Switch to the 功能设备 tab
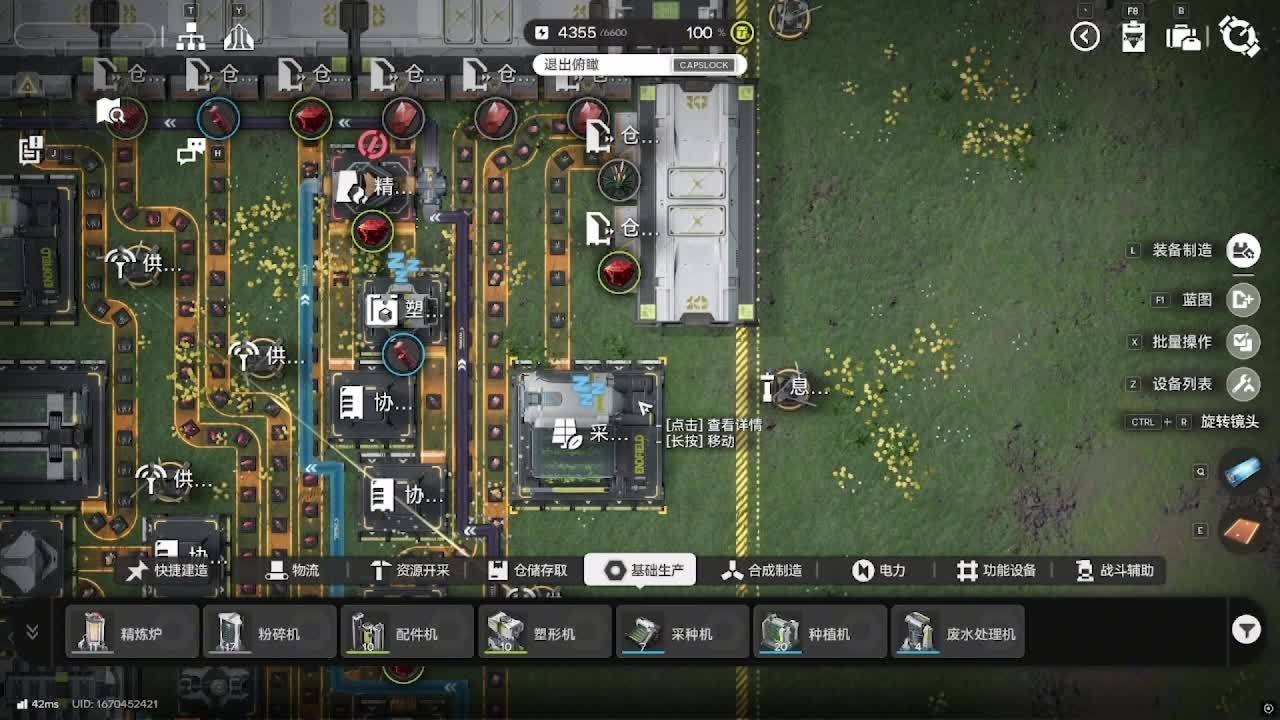Viewport: 1280px width, 720px height. click(996, 570)
